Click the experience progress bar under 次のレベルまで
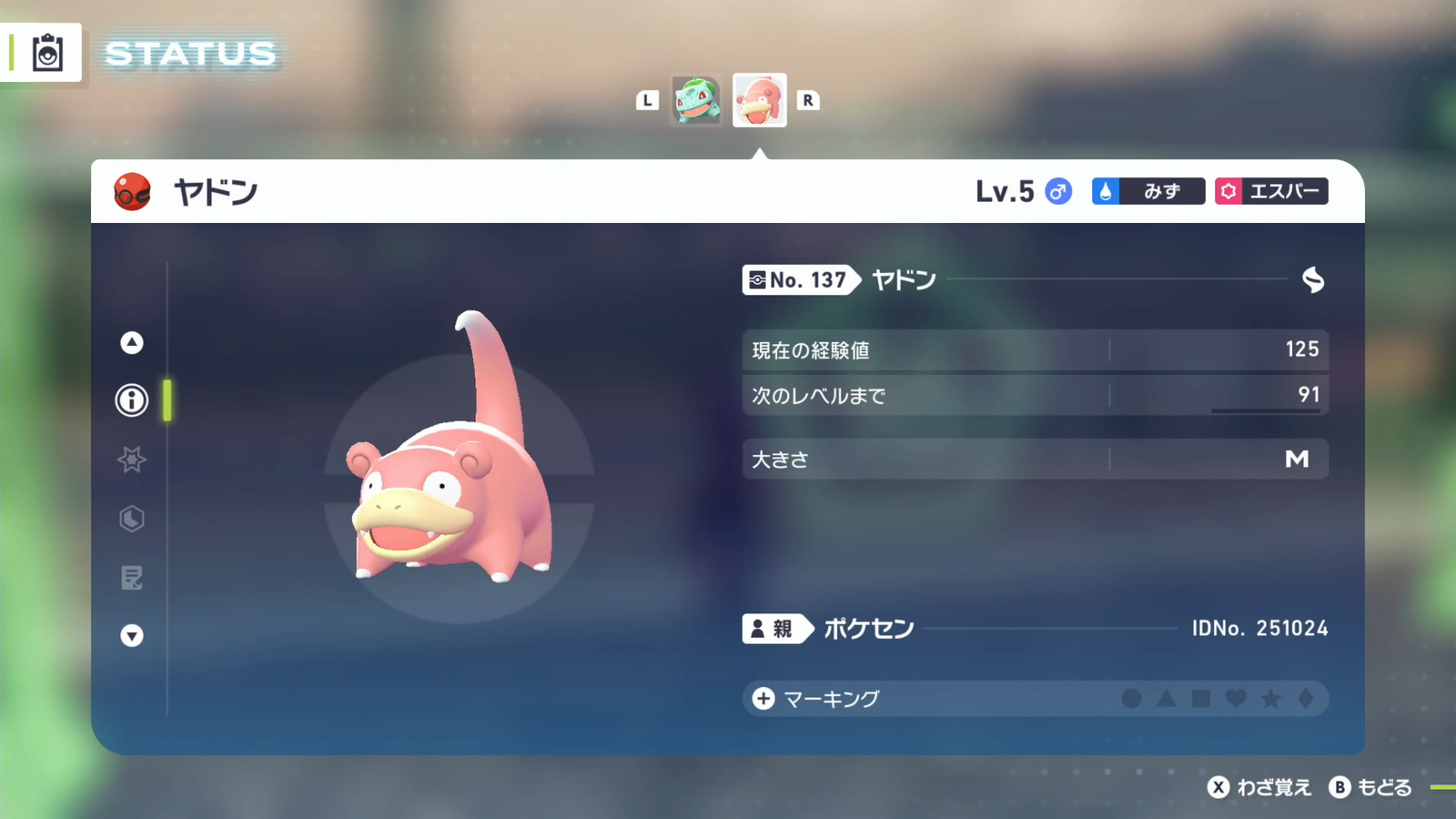 point(1265,409)
